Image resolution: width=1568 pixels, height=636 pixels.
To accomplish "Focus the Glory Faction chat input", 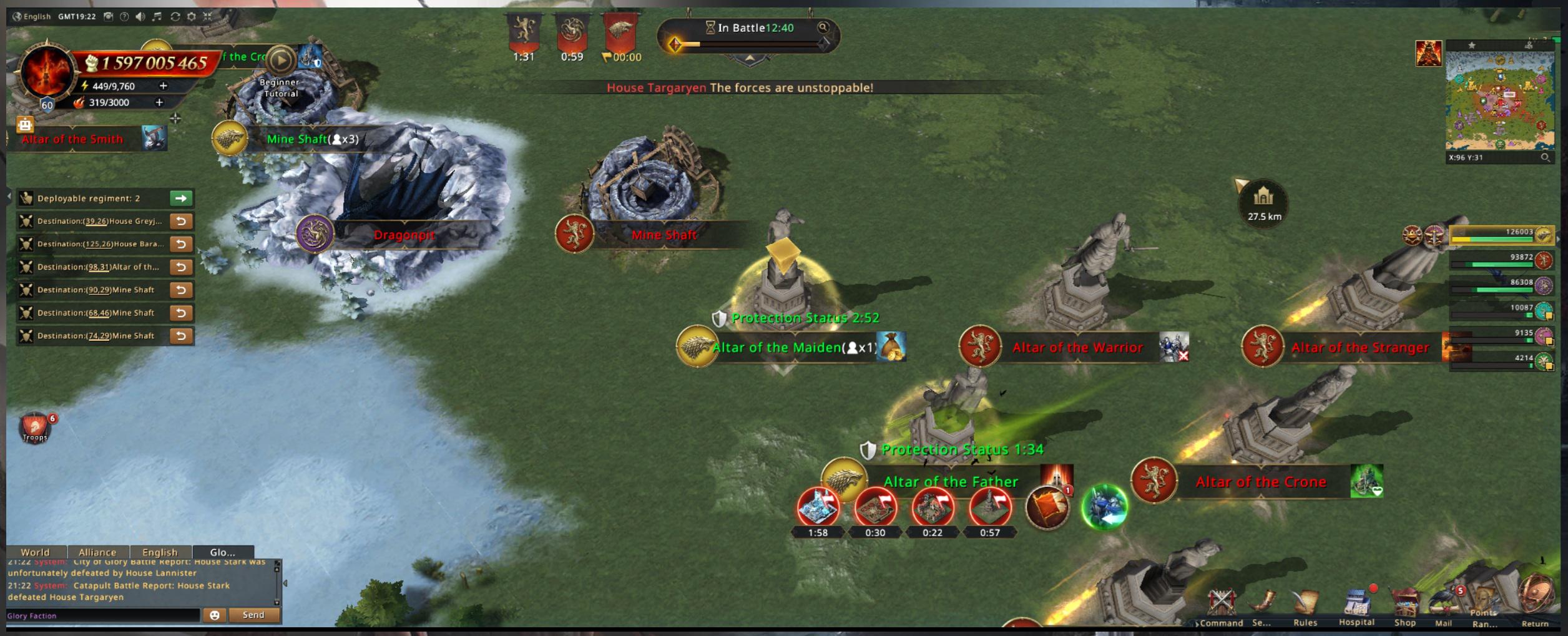I will click(x=103, y=616).
